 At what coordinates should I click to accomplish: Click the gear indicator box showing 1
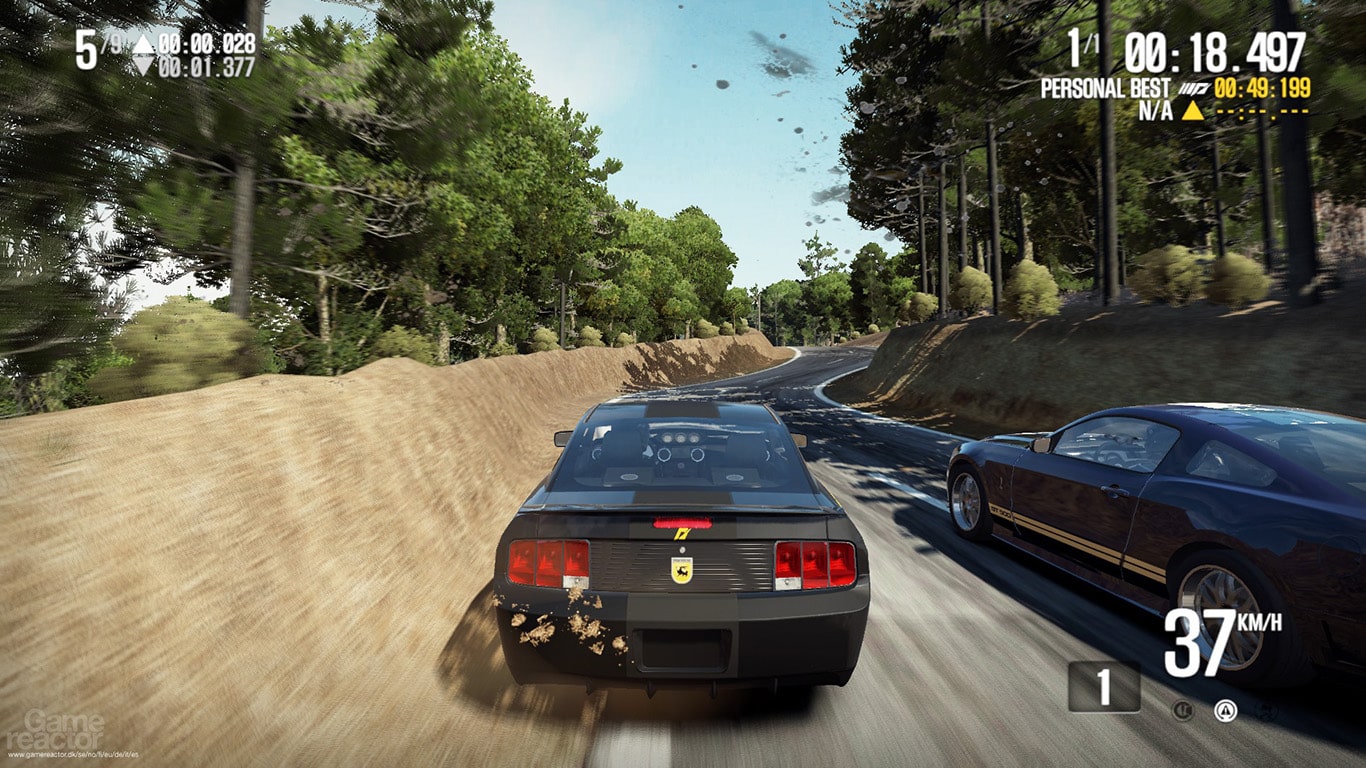(x=1104, y=687)
